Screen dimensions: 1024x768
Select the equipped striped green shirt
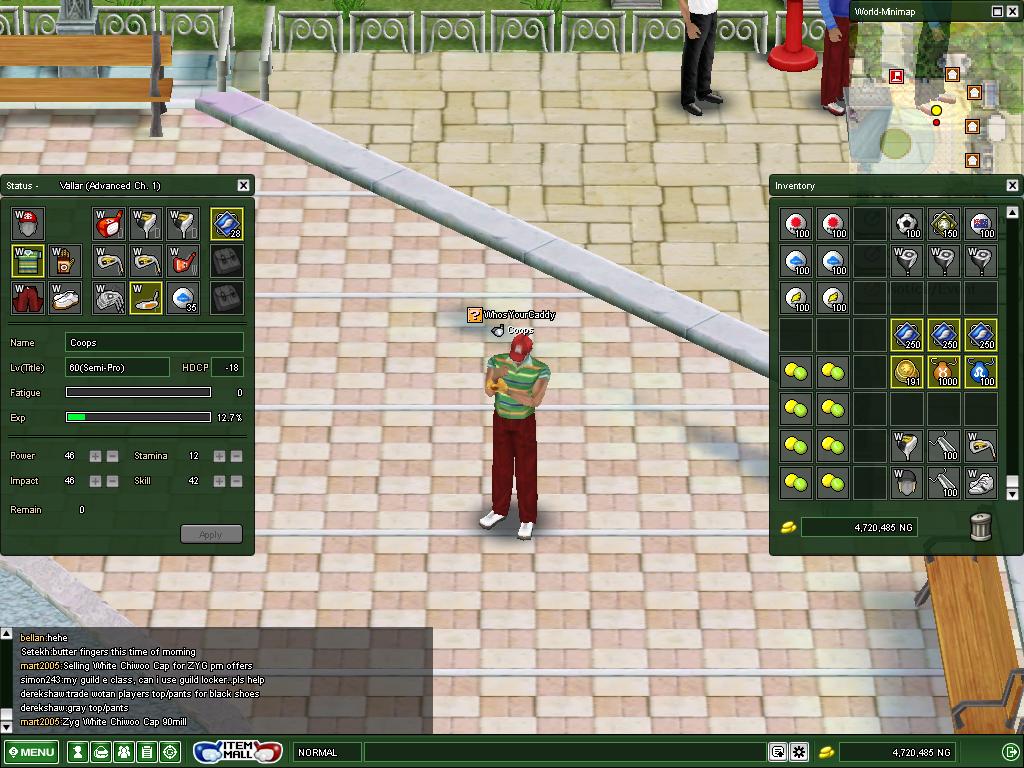(x=28, y=261)
